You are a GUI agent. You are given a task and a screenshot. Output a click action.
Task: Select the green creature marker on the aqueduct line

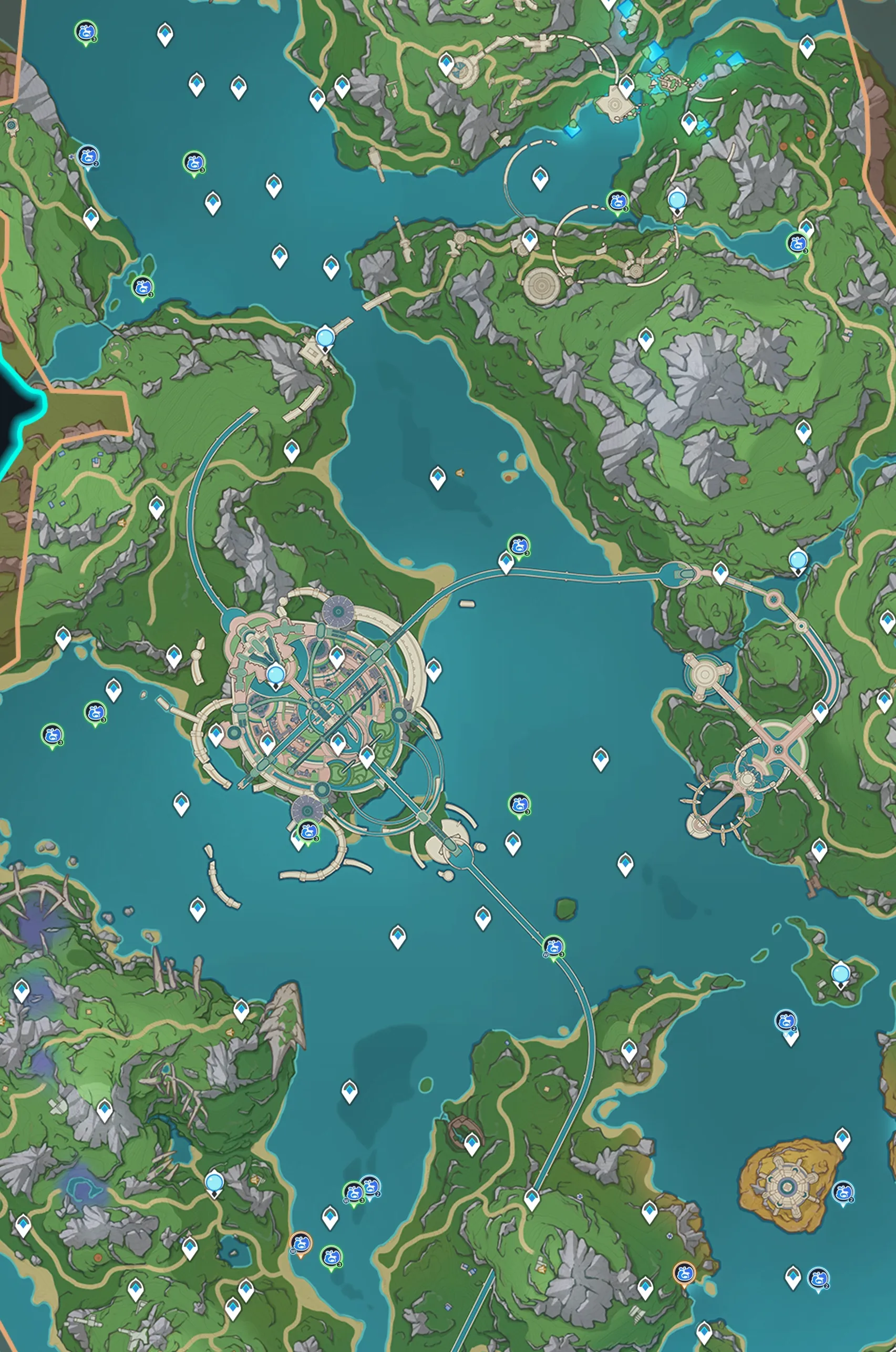[x=553, y=946]
